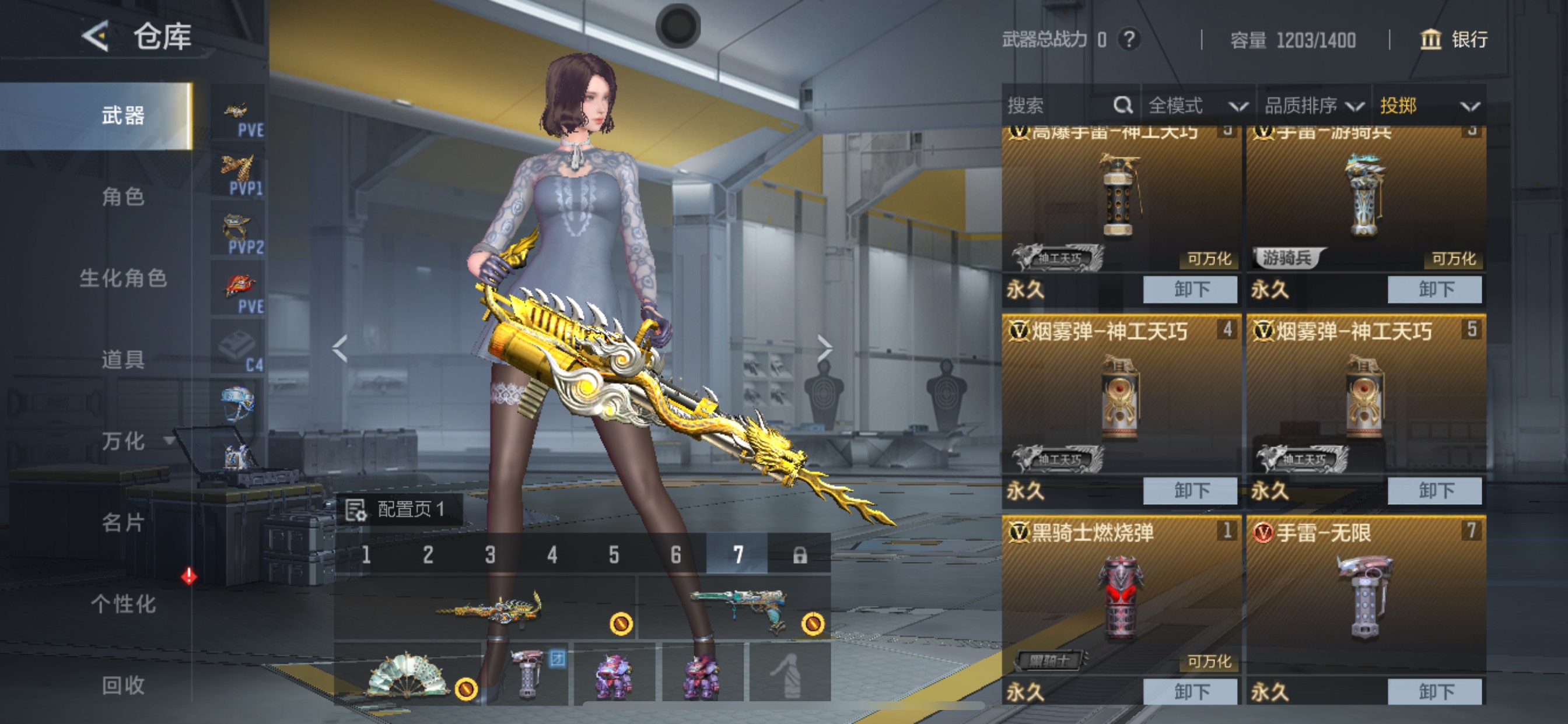Switch to the 角色 character tab
Screen dimensions: 1568x724
point(123,196)
